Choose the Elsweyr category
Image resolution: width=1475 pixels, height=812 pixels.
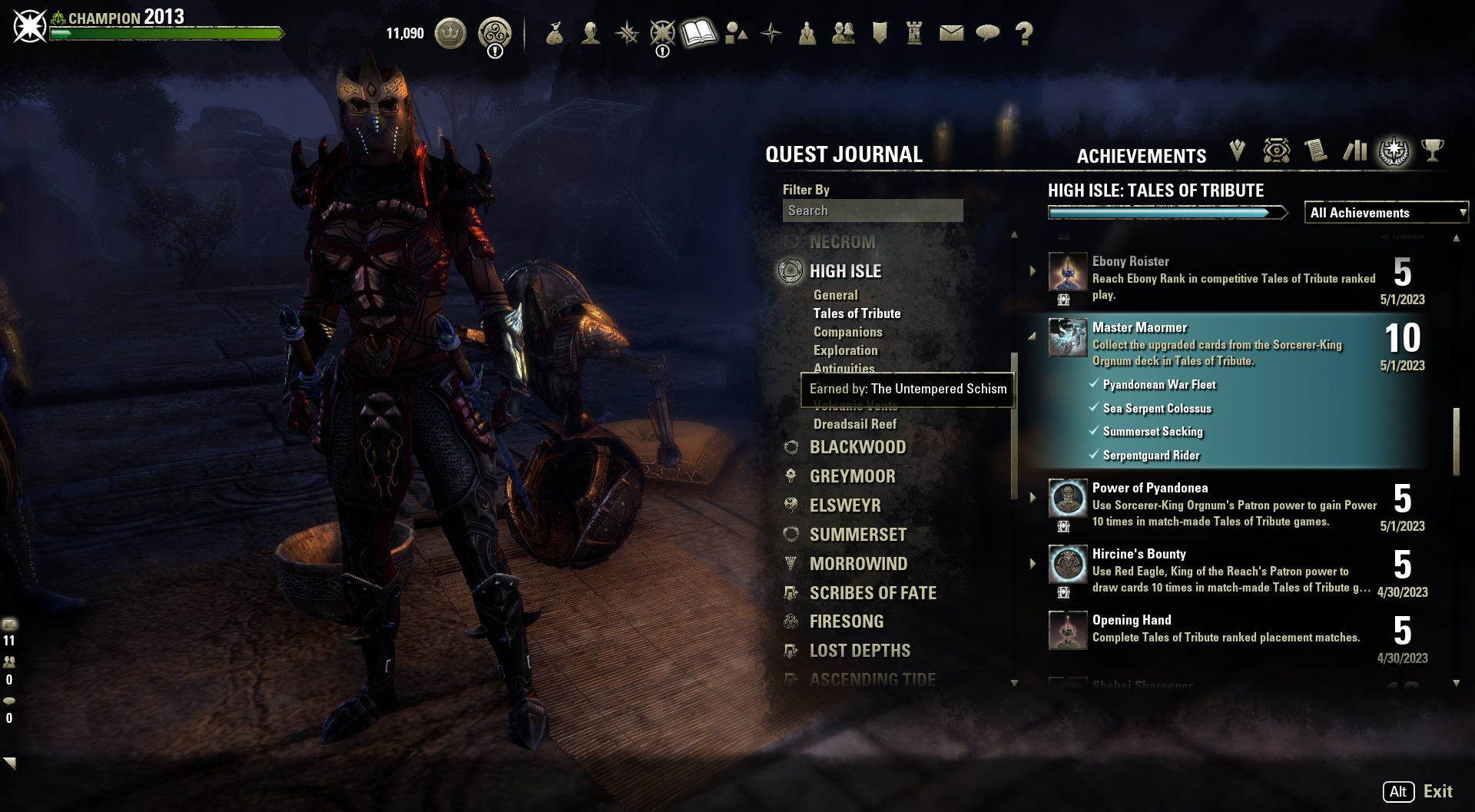click(x=845, y=505)
